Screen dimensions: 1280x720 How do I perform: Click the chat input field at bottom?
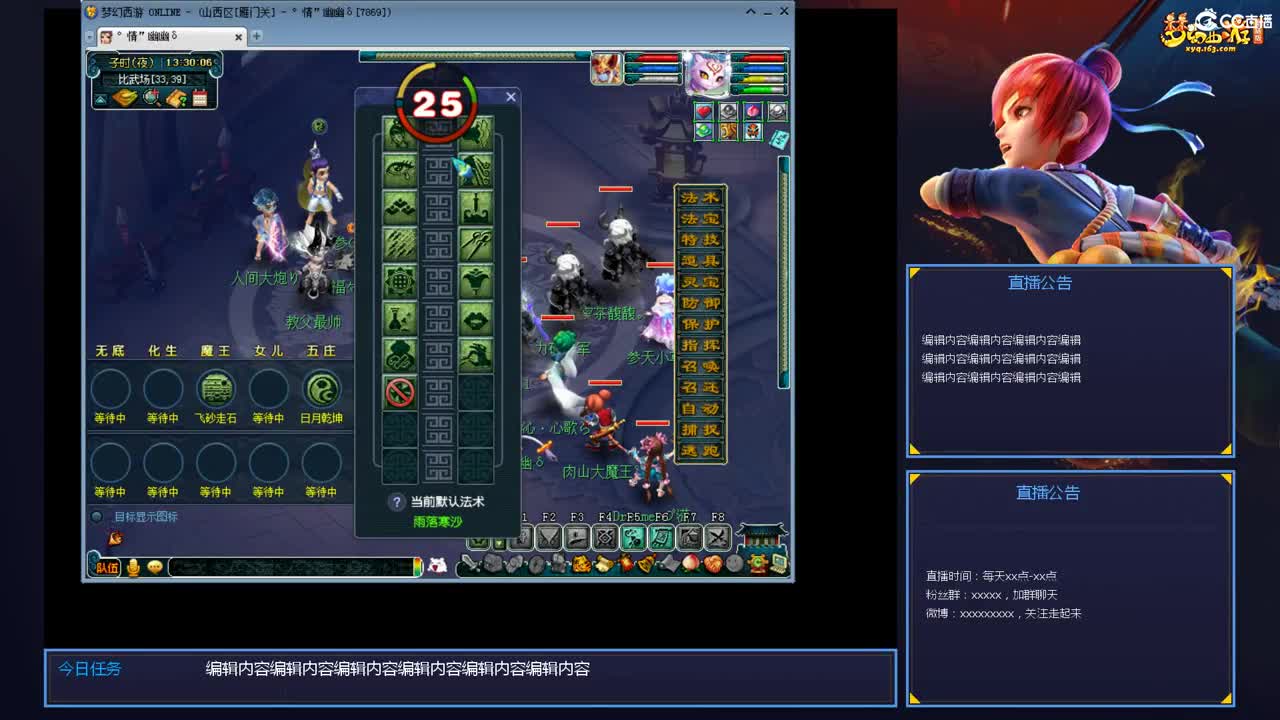pos(290,567)
